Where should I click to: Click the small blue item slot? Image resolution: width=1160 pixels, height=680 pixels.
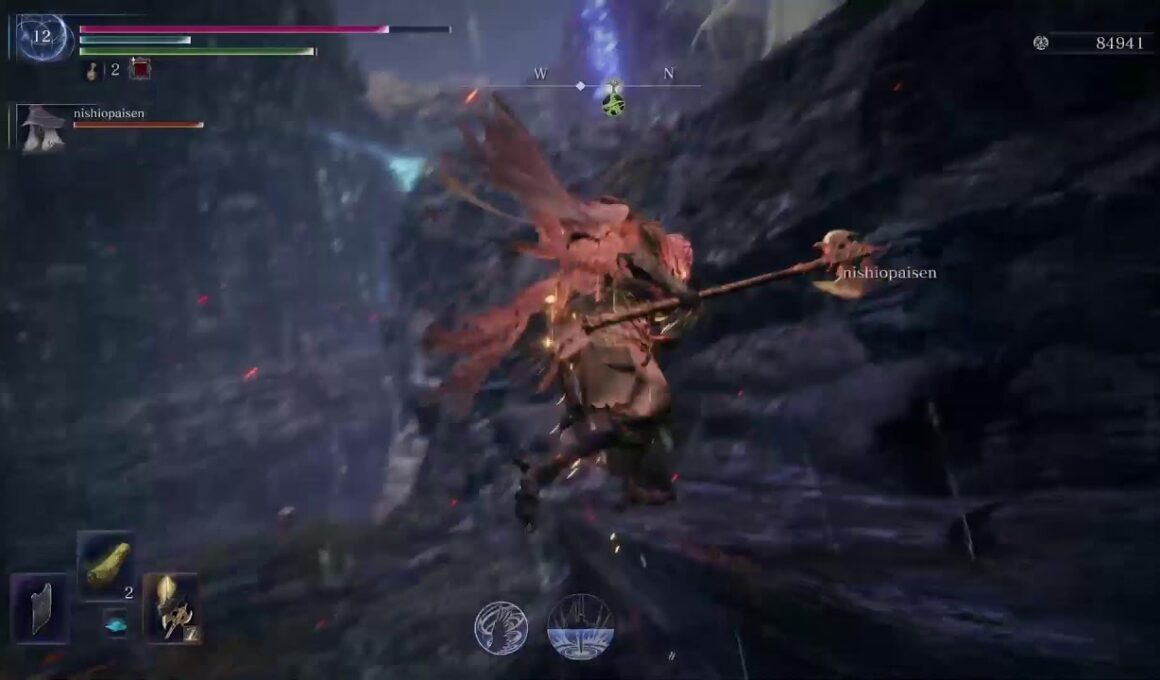(x=116, y=624)
